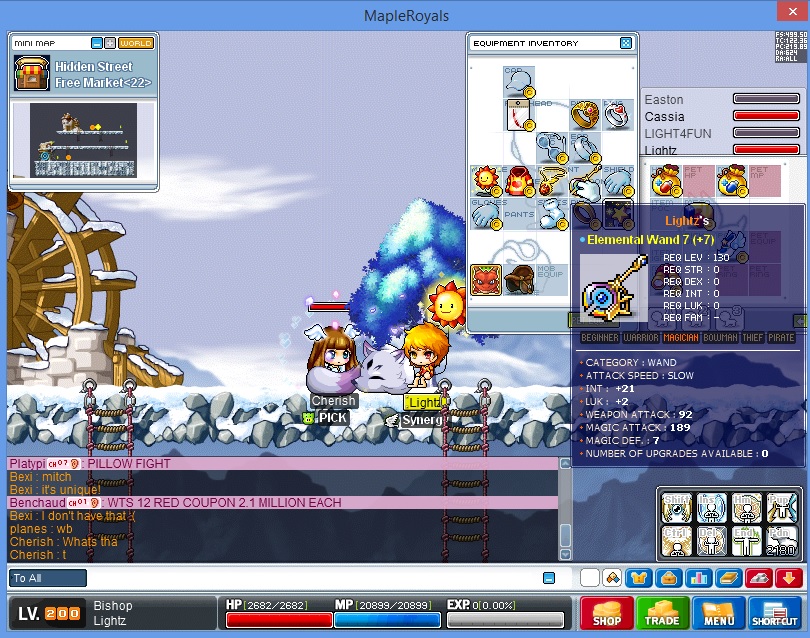
Task: Open the item inventory bag icon
Action: pyautogui.click(x=668, y=577)
